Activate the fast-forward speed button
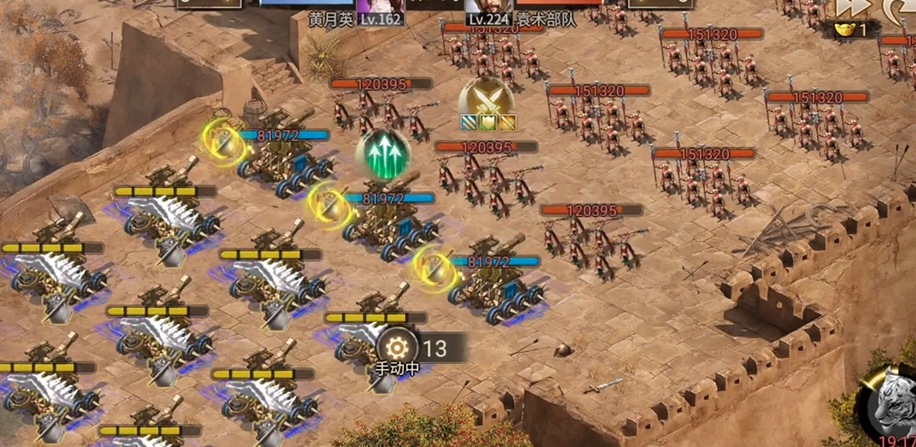This screenshot has height=447, width=916. 850,8
